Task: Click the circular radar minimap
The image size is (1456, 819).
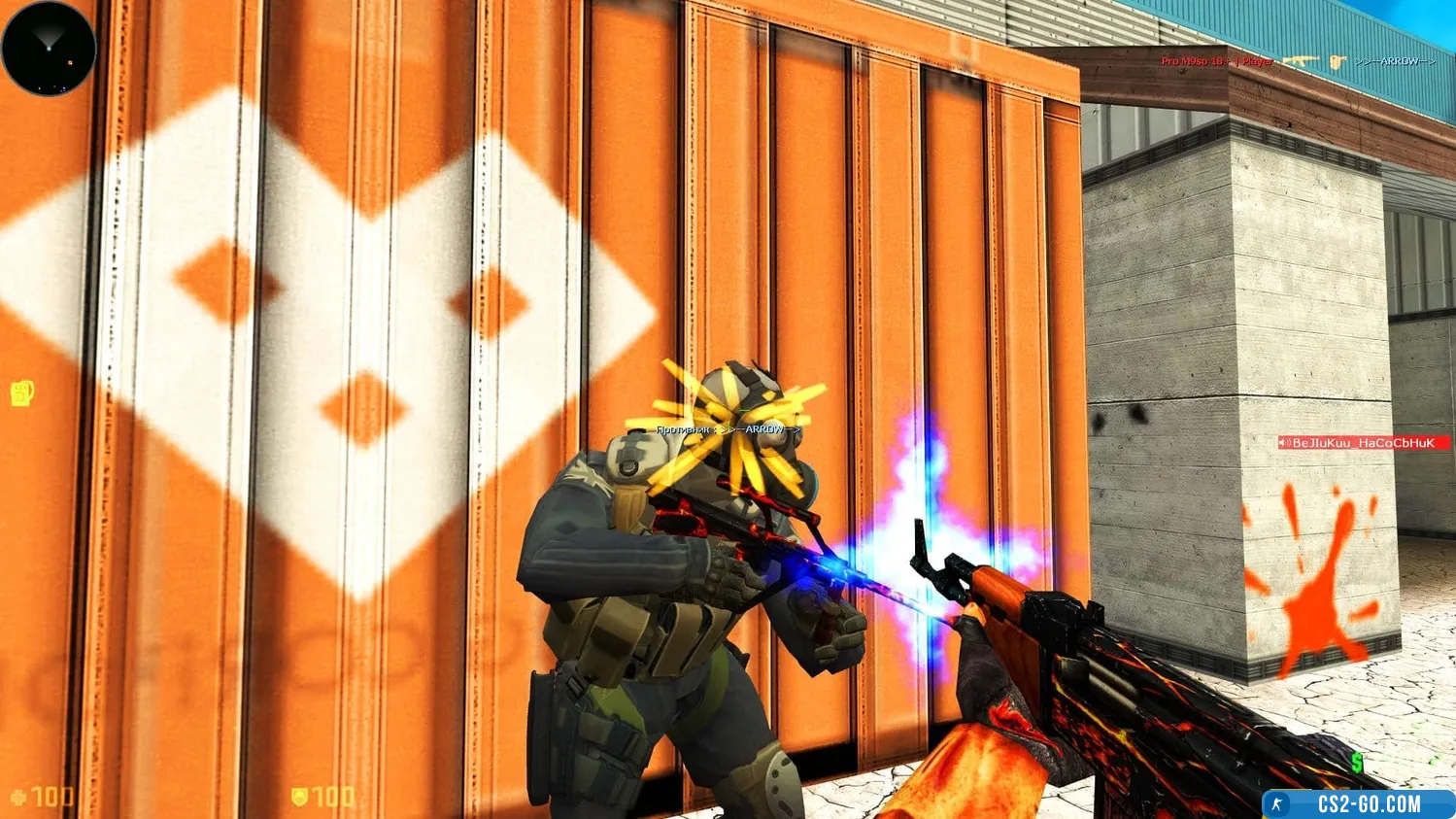Action: (49, 49)
